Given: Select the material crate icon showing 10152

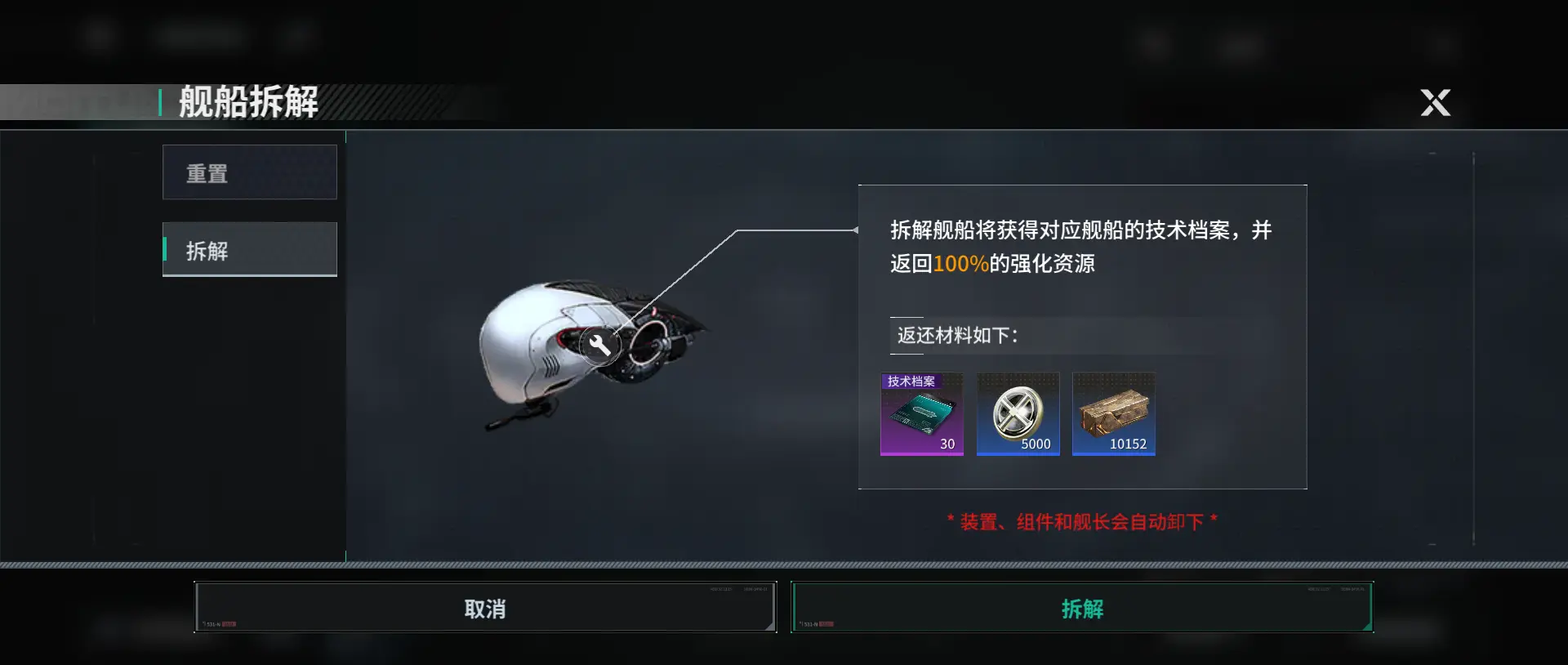Looking at the screenshot, I should tap(1113, 414).
